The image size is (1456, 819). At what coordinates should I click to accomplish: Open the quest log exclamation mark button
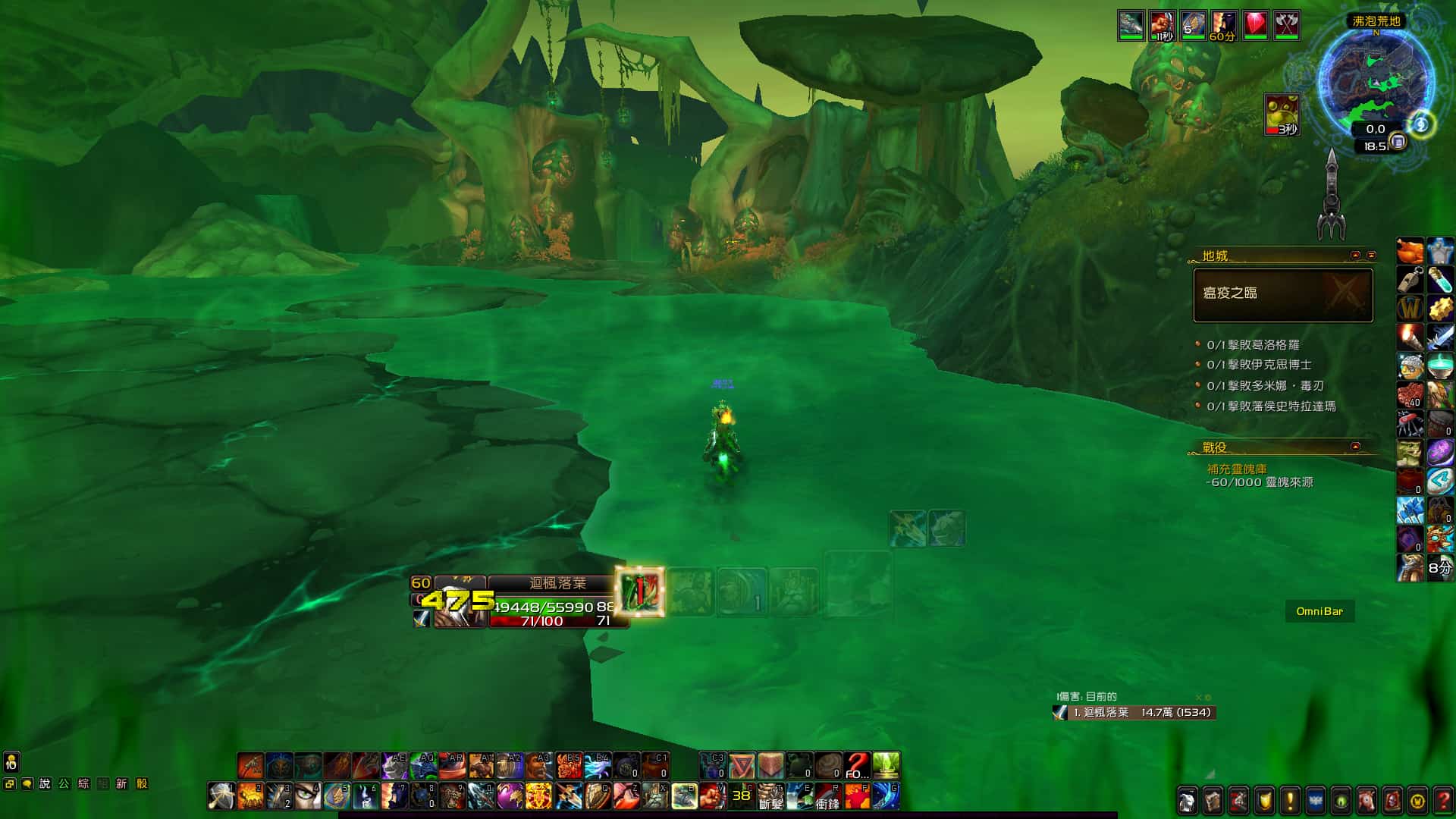tap(1289, 800)
